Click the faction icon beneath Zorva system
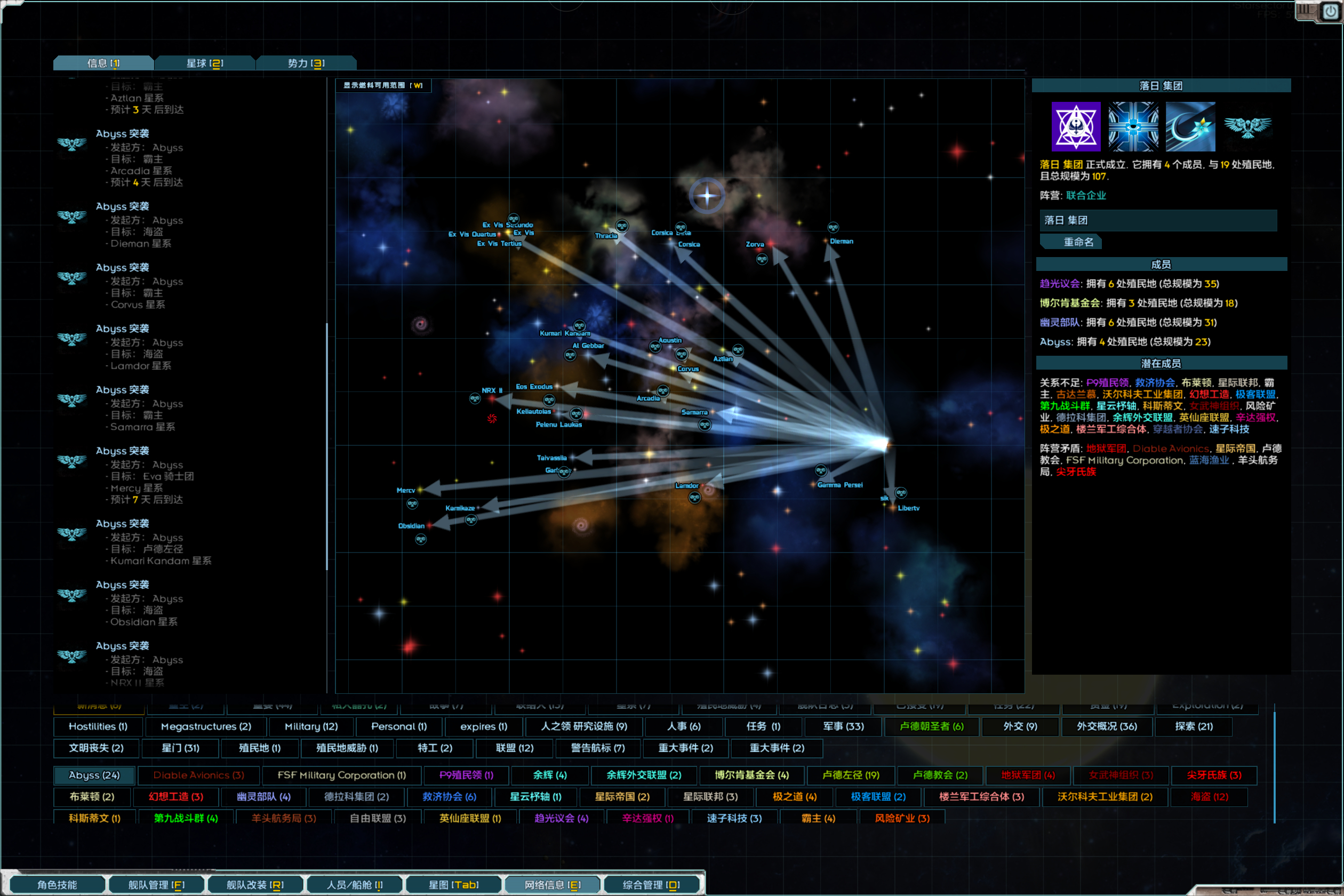 (x=763, y=260)
